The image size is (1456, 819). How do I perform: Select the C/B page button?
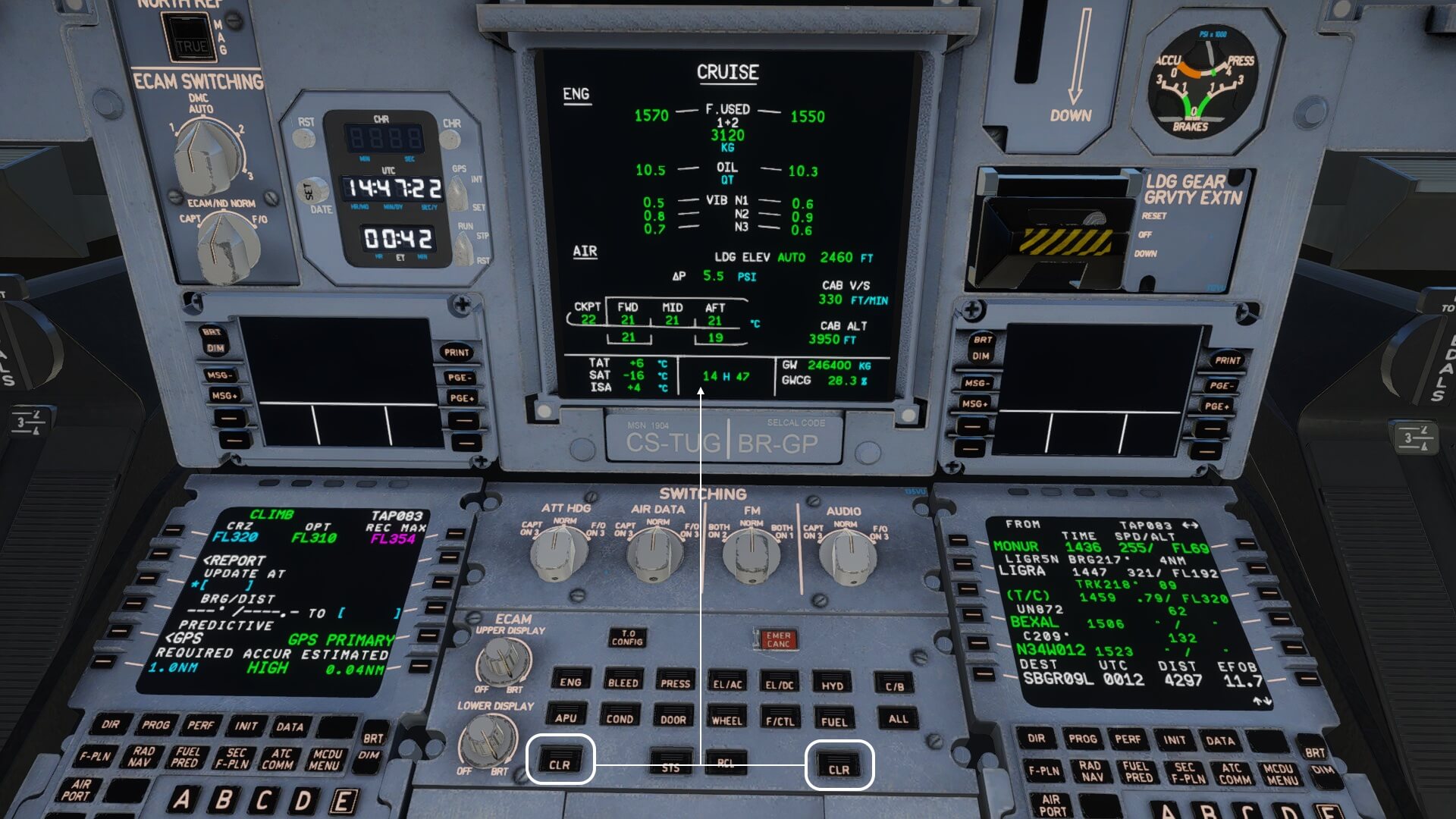(895, 686)
